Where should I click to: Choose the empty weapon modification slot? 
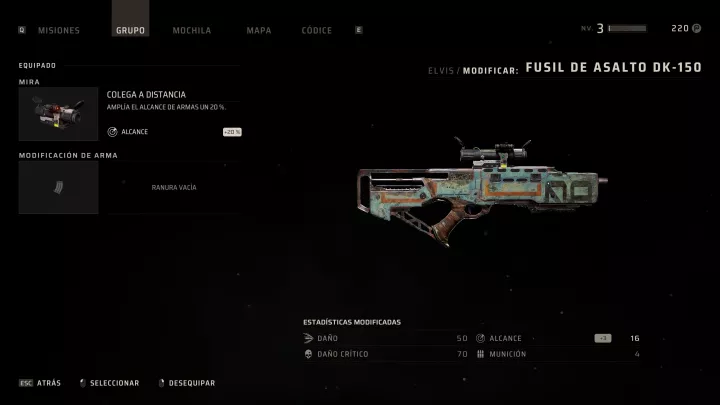pos(130,187)
